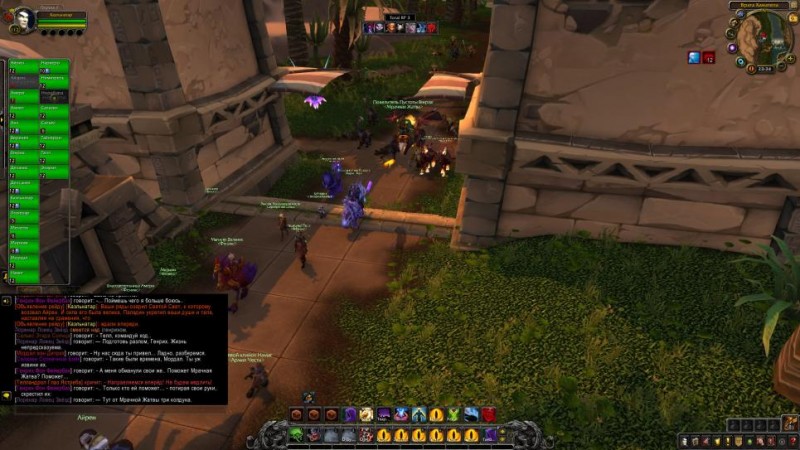Click the blue buff icon beside the minimap
The width and height of the screenshot is (800, 450).
(x=693, y=57)
